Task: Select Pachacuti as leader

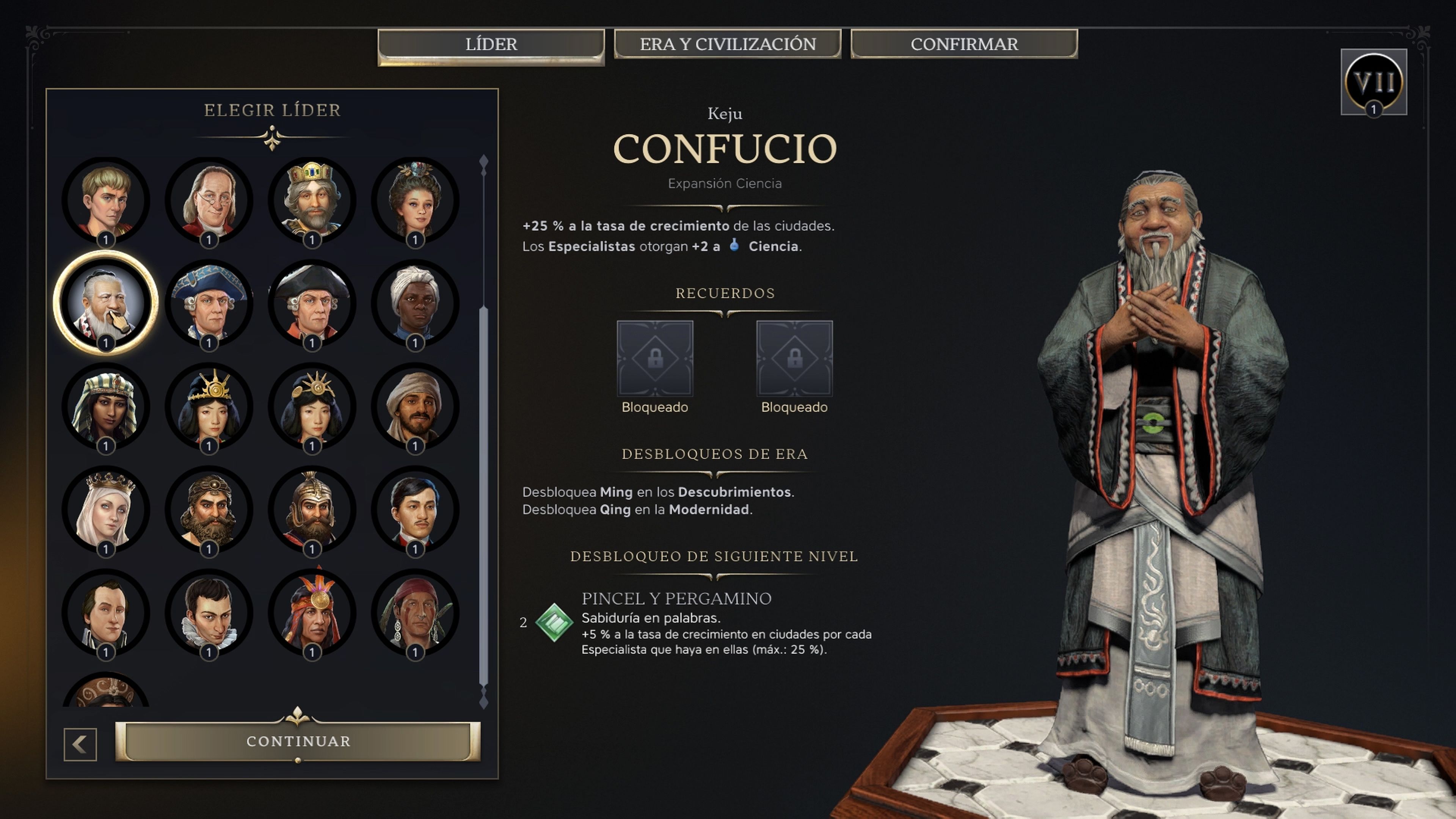Action: point(311,613)
